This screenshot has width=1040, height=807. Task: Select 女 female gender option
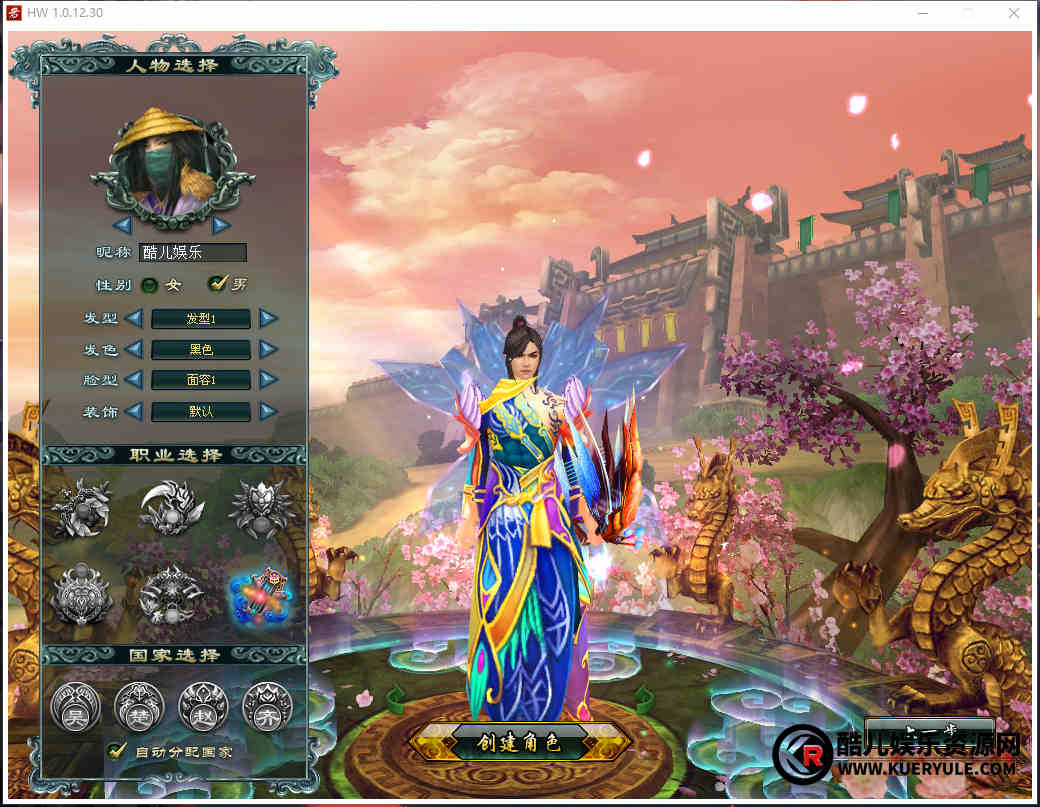tap(150, 285)
